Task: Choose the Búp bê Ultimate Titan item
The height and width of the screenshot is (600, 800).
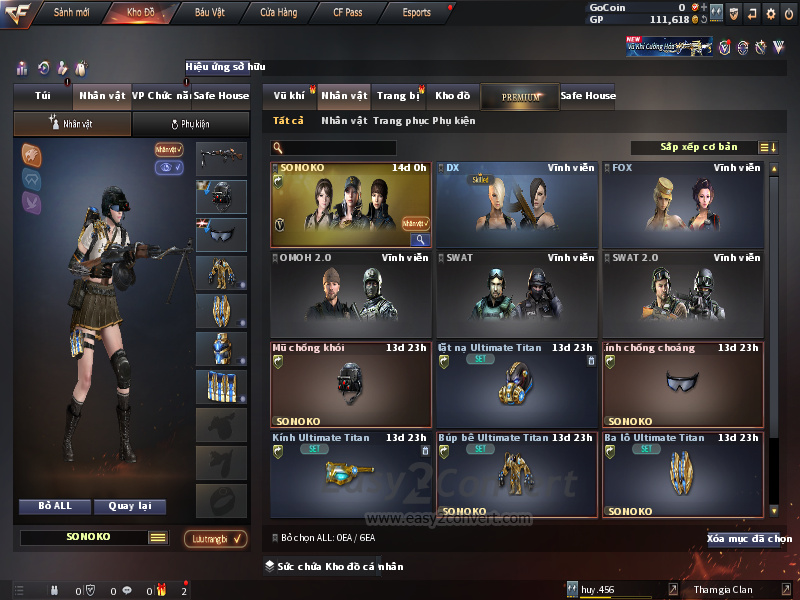Action: (517, 474)
